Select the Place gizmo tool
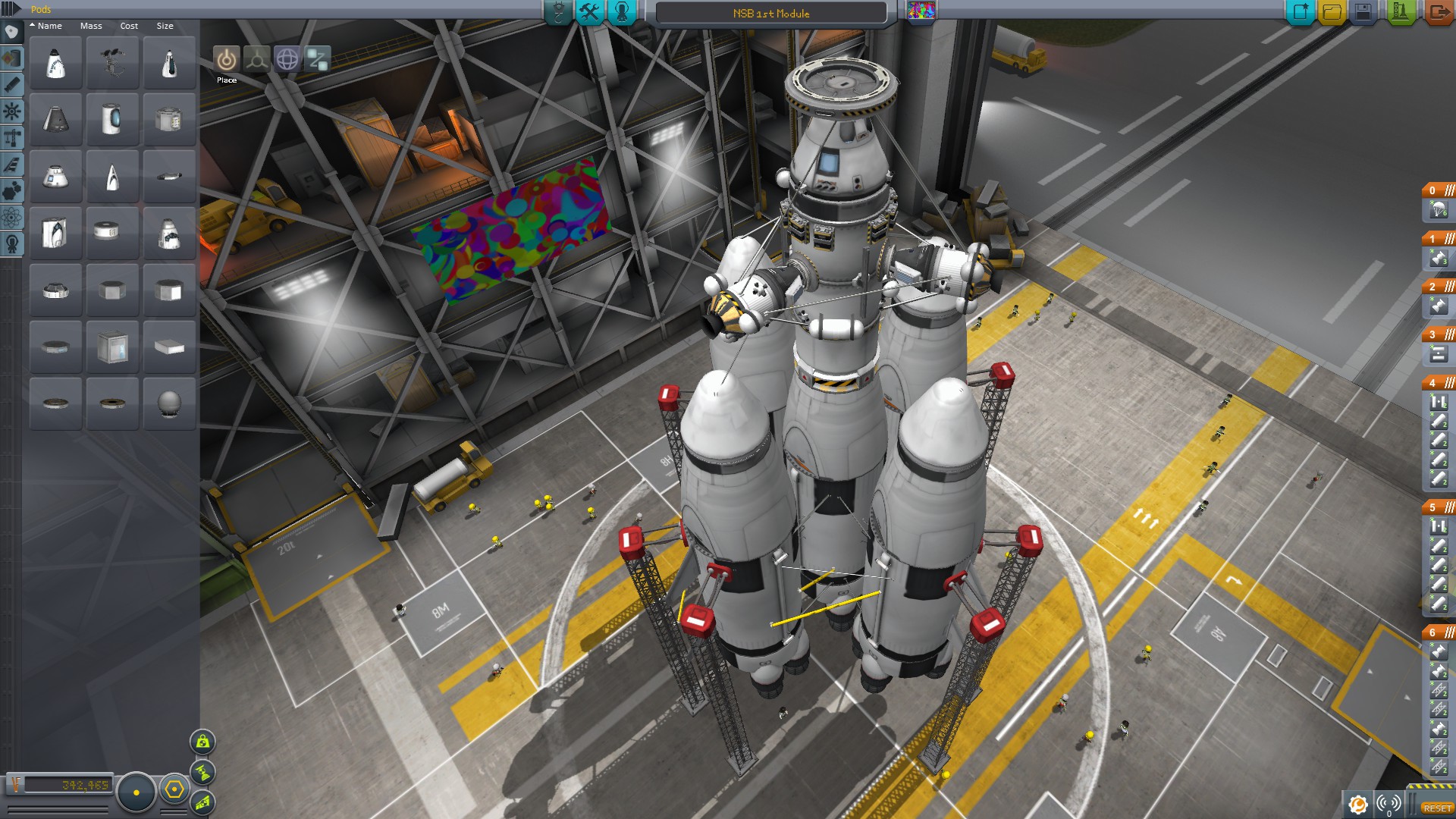1456x819 pixels. (226, 59)
